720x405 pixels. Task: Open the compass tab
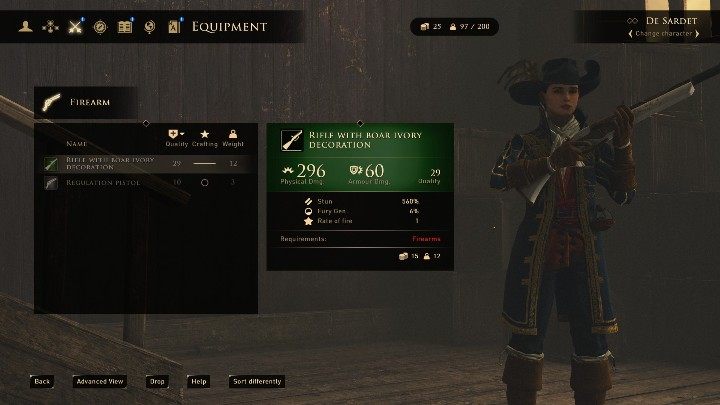(100, 26)
